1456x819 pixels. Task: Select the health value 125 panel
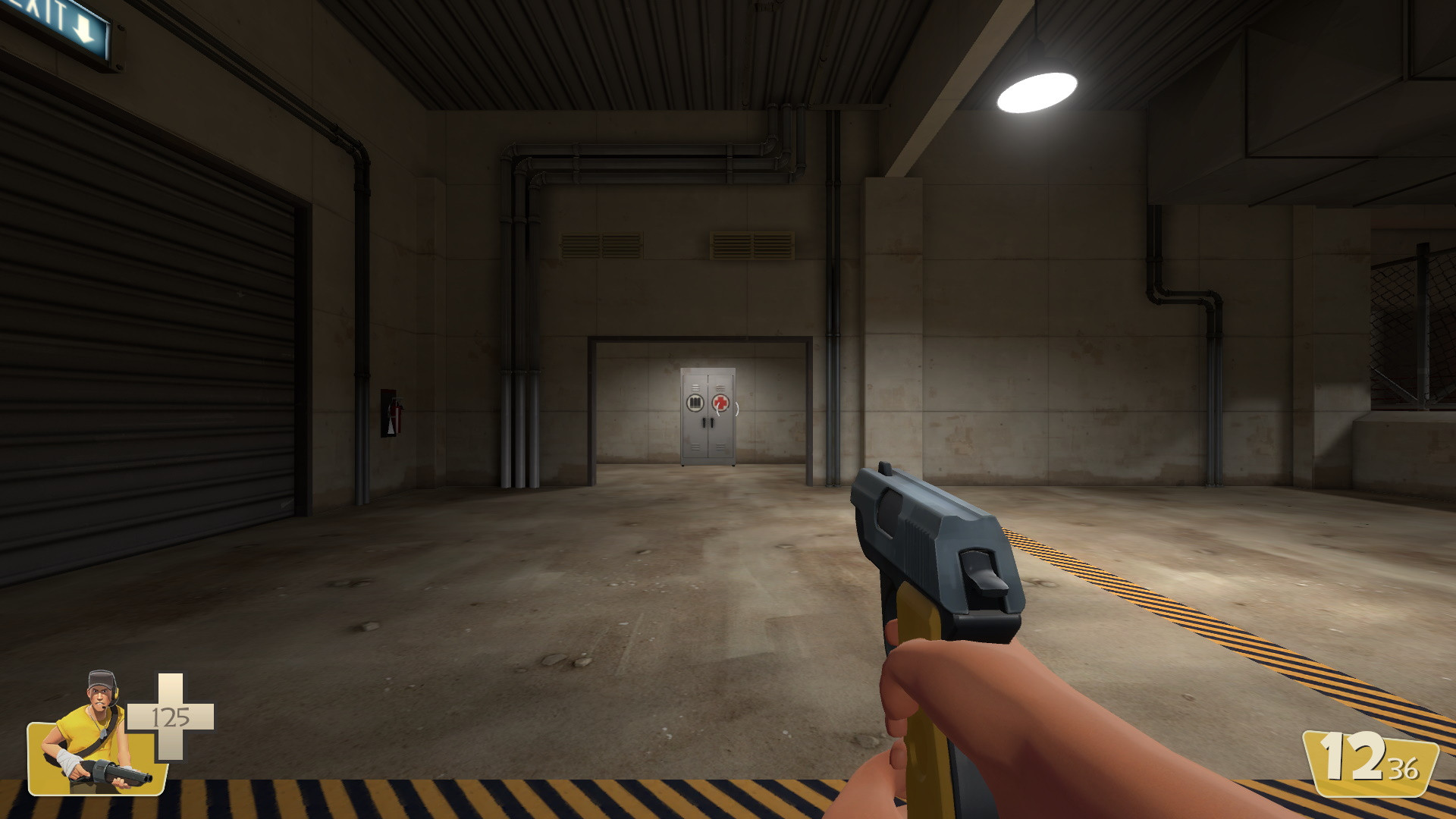coord(172,717)
